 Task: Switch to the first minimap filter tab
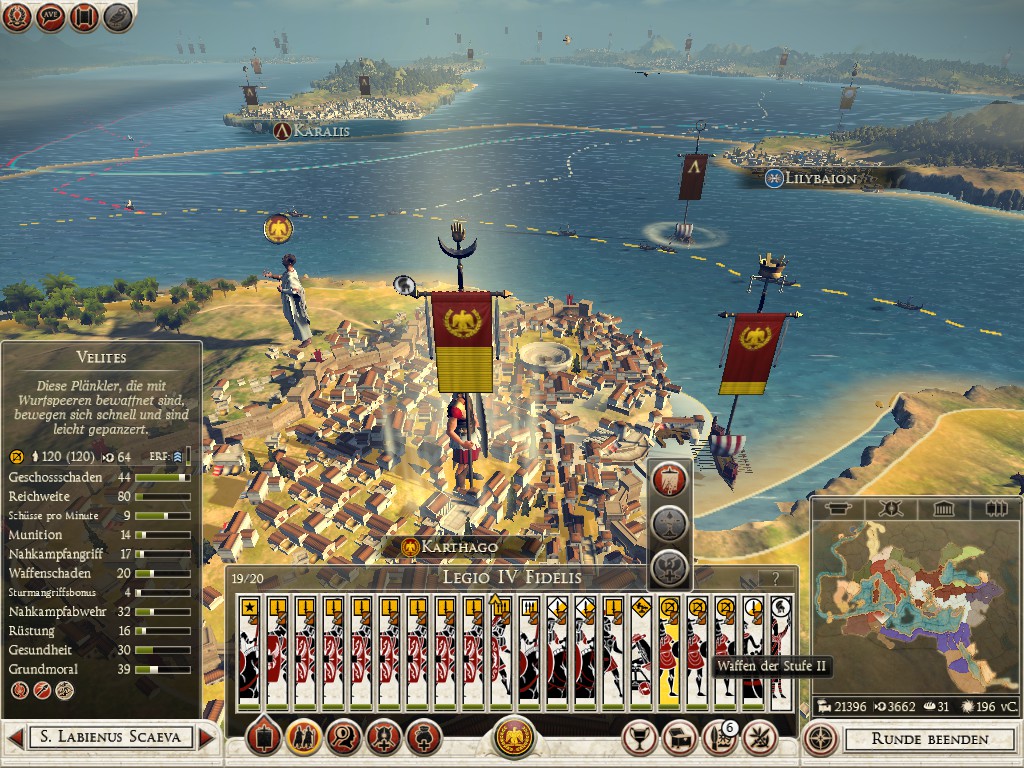836,509
